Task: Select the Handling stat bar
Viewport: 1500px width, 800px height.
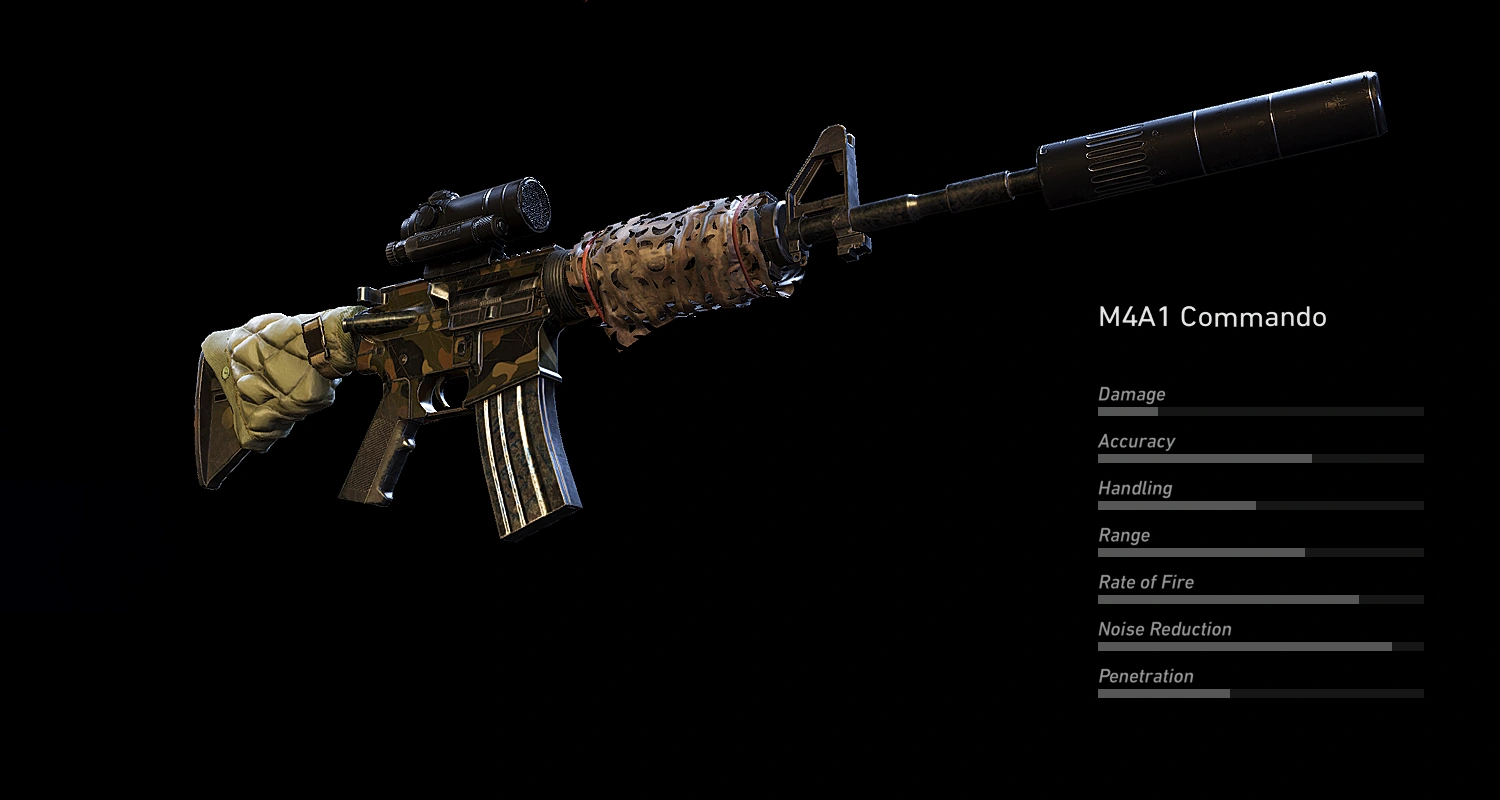Action: [1260, 505]
